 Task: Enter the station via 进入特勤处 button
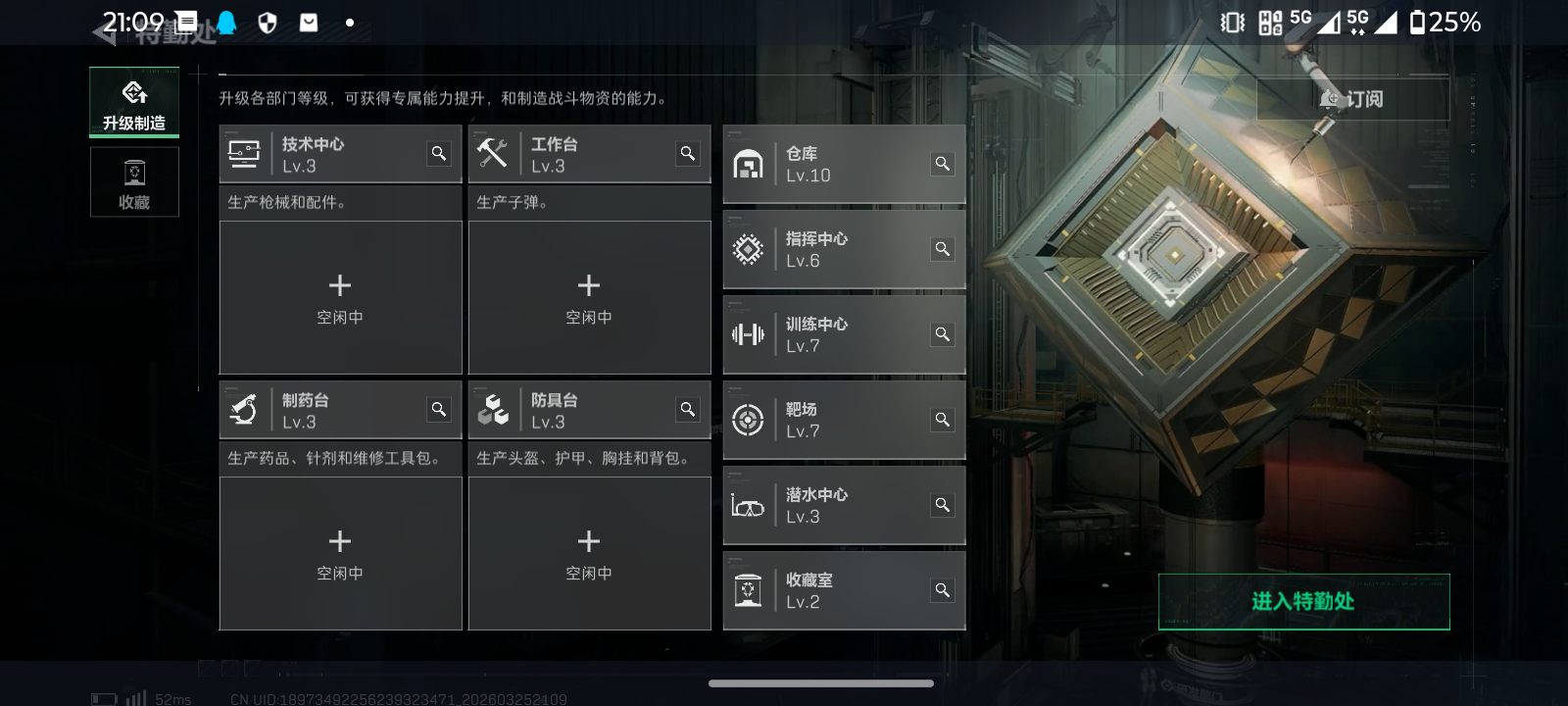(1303, 602)
